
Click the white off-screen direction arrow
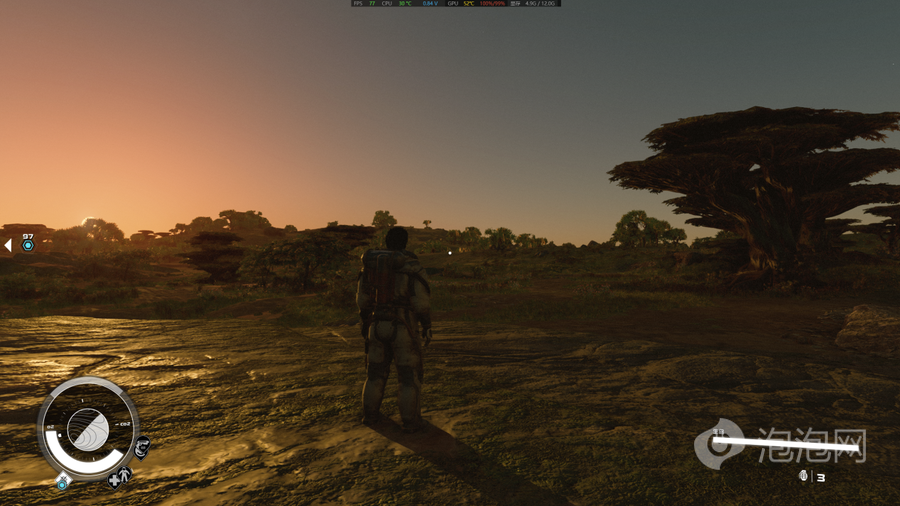coord(8,245)
